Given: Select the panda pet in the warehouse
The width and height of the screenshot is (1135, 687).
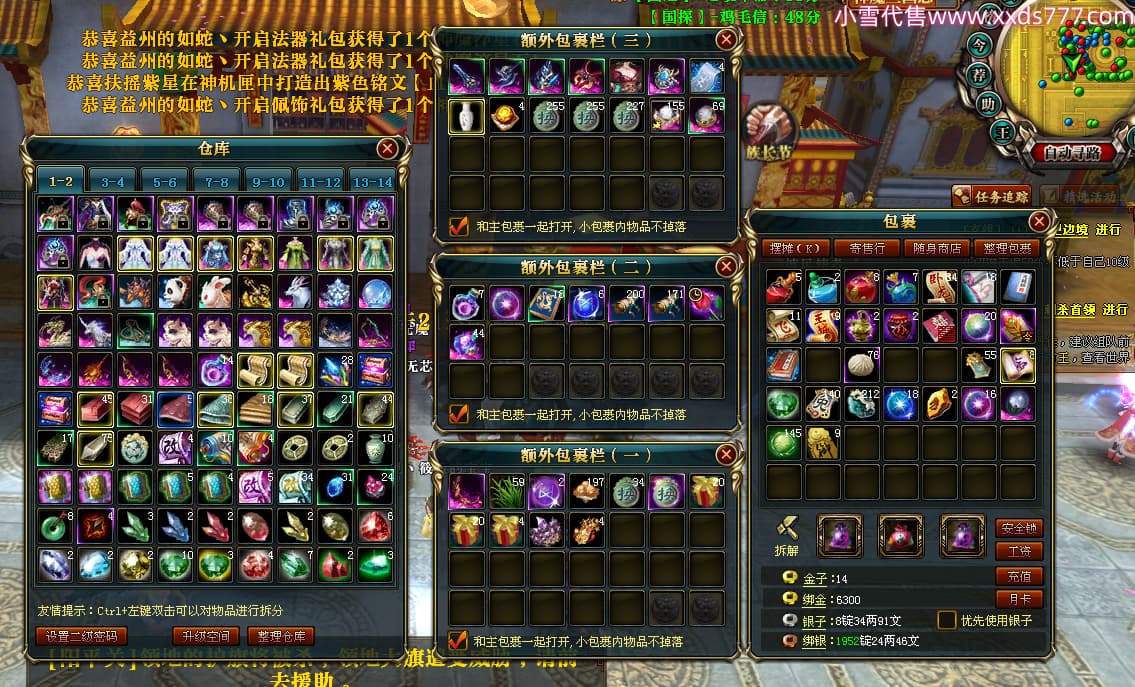Looking at the screenshot, I should [174, 292].
